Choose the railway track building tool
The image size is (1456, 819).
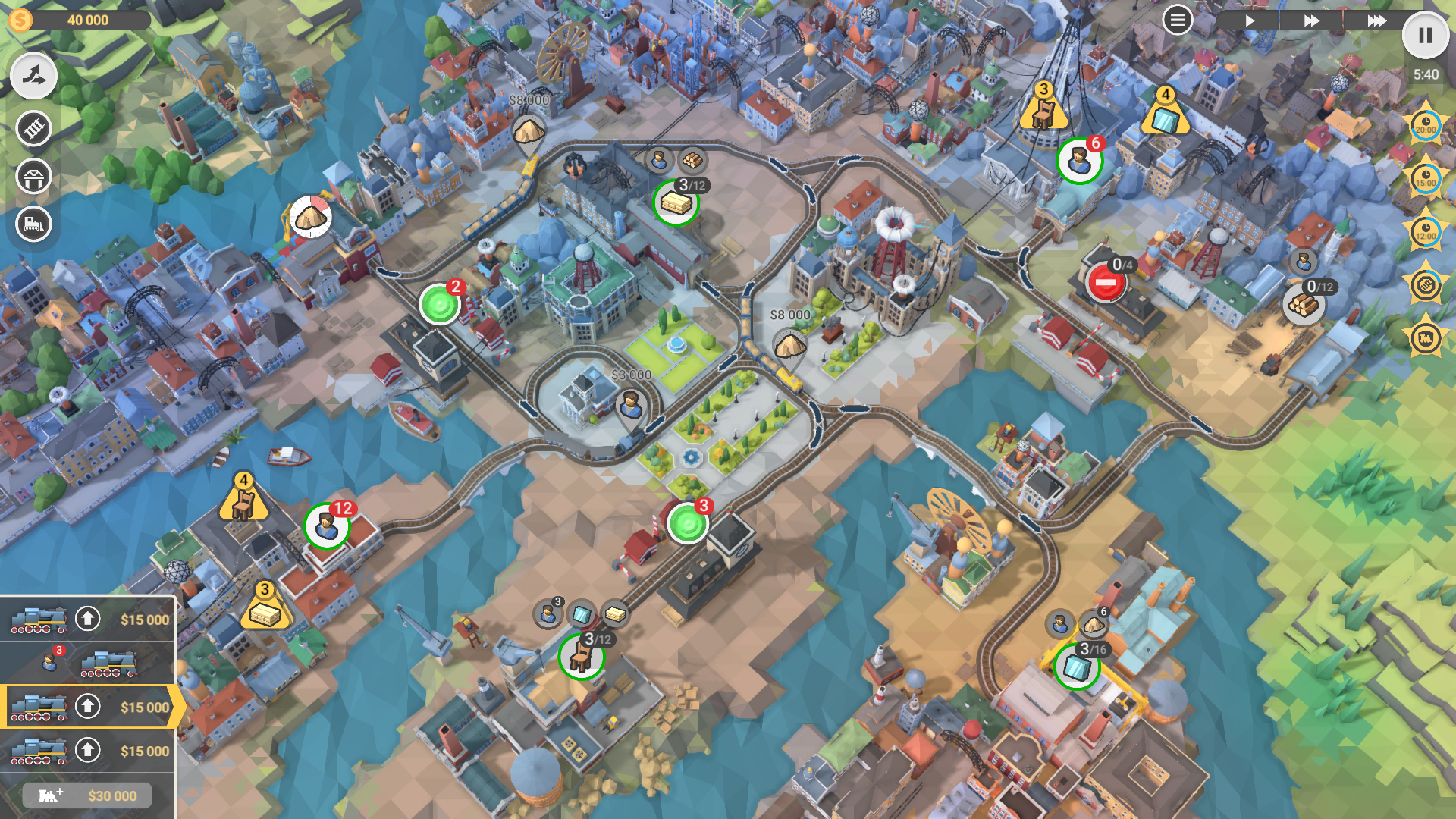click(33, 129)
